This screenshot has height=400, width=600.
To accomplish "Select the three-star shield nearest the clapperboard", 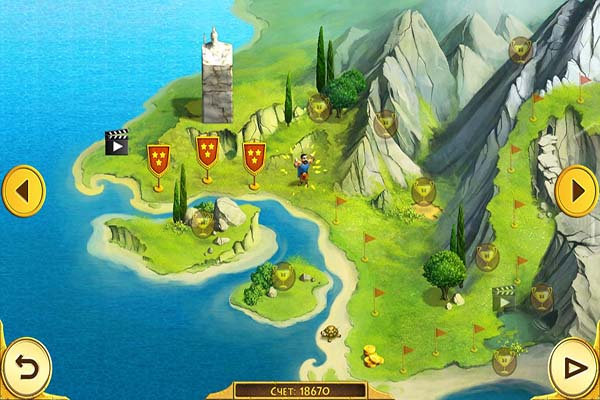I will [x=158, y=158].
